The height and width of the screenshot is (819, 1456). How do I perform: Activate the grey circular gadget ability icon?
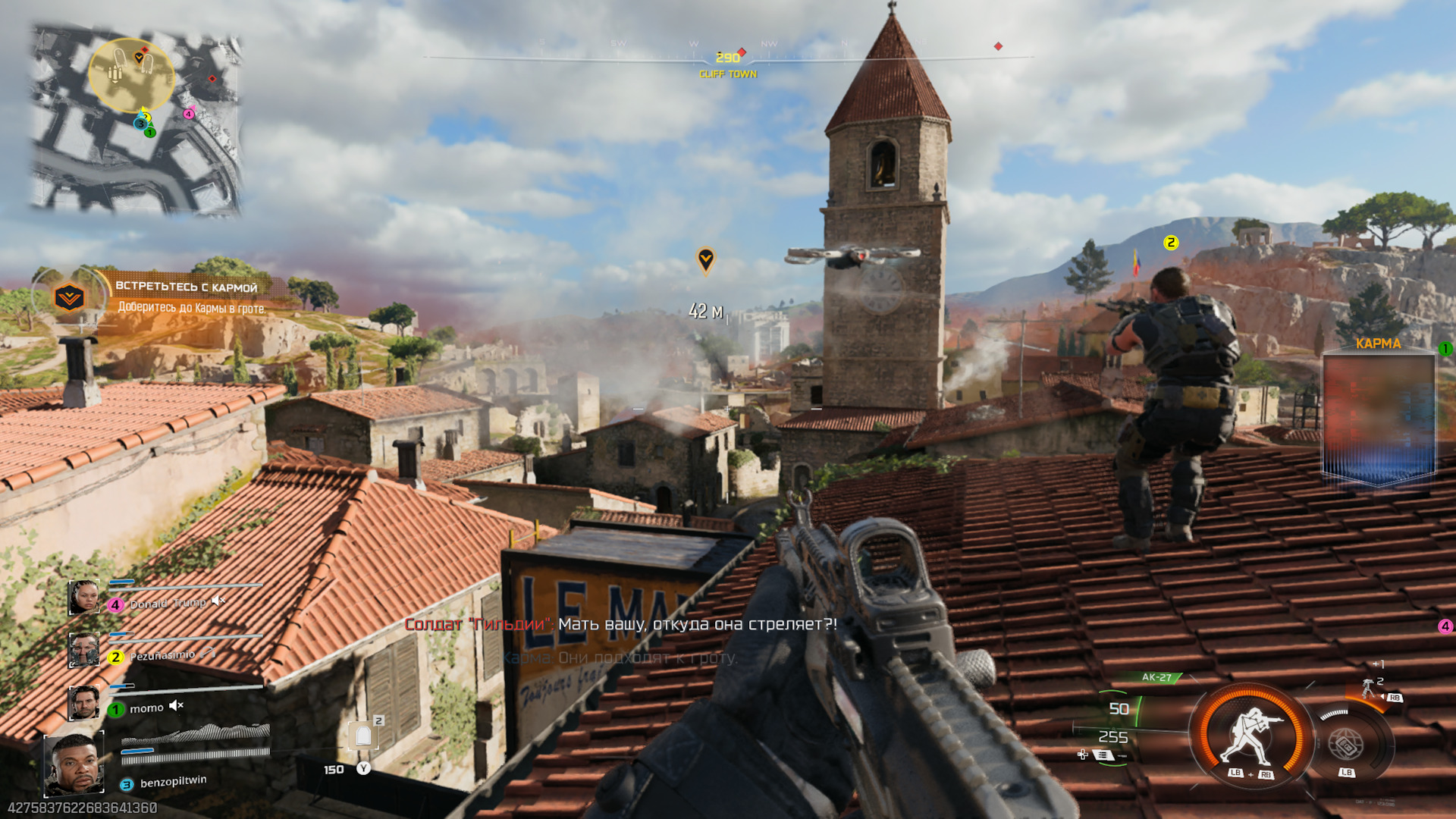[x=1345, y=745]
